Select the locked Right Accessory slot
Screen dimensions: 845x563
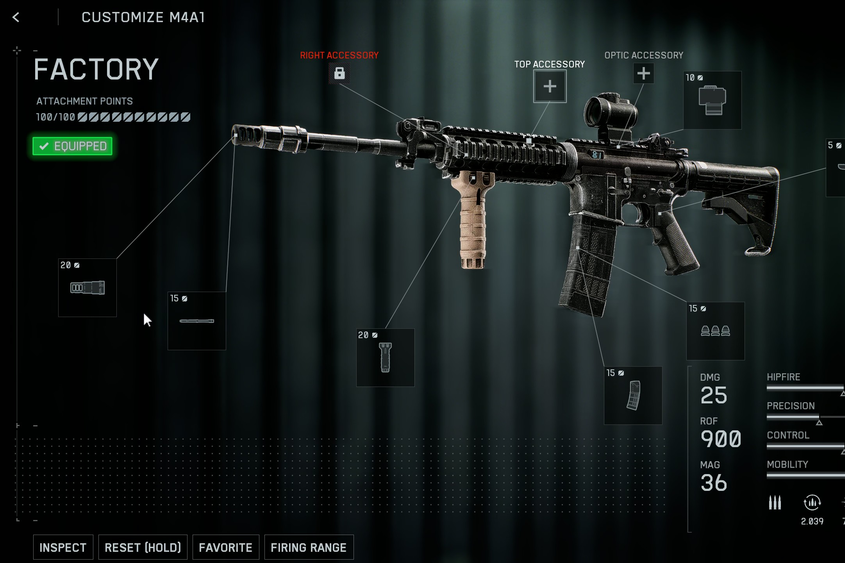click(339, 74)
